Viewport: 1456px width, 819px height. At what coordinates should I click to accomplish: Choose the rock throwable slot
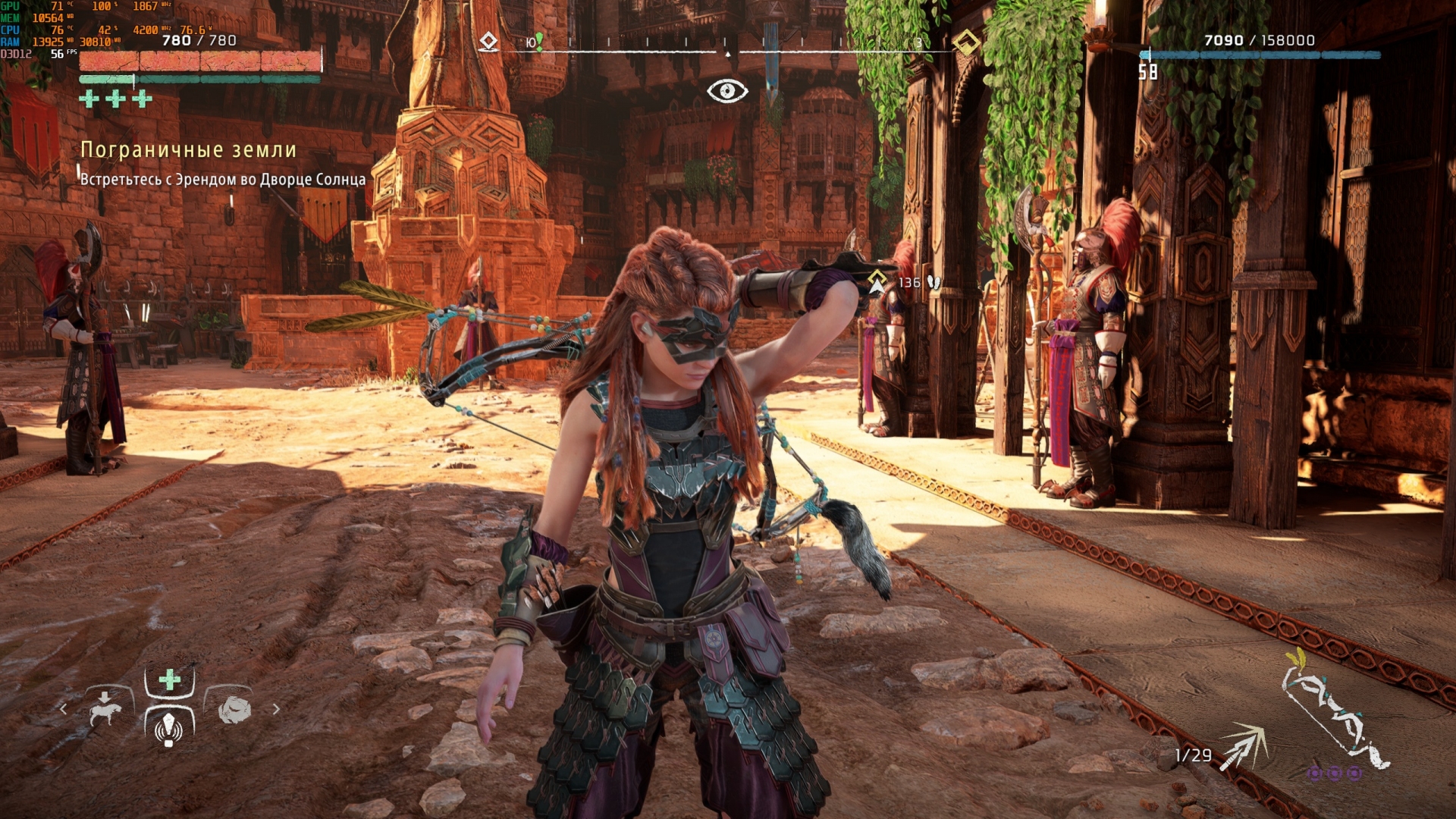[234, 709]
